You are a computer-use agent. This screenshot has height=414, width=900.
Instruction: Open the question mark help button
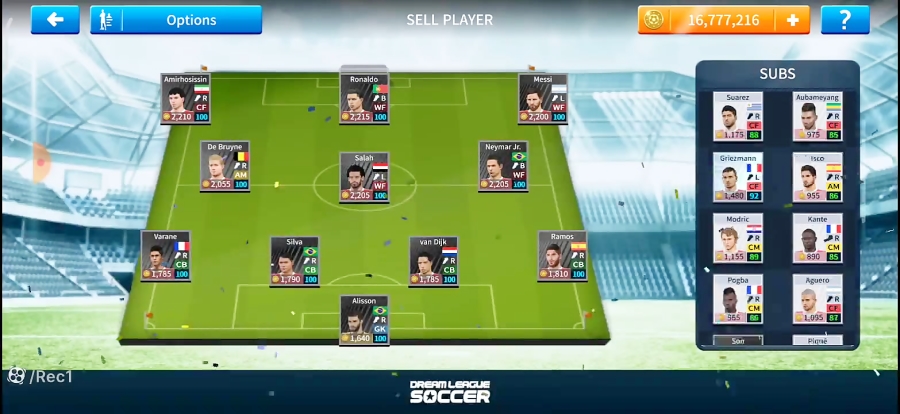(x=845, y=20)
